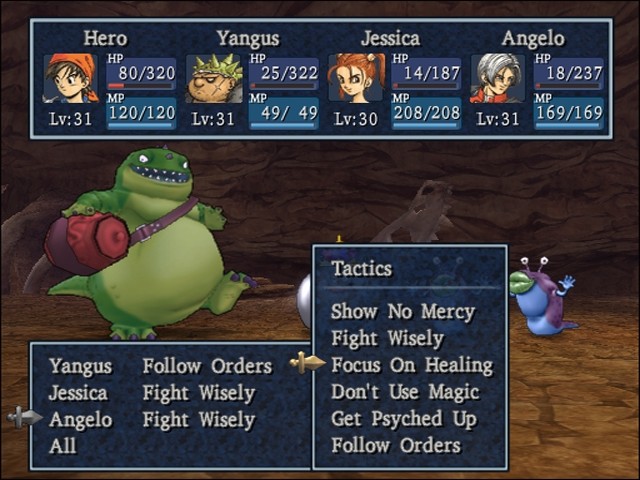Choose All party members entry
The width and height of the screenshot is (640, 480).
click(x=62, y=446)
